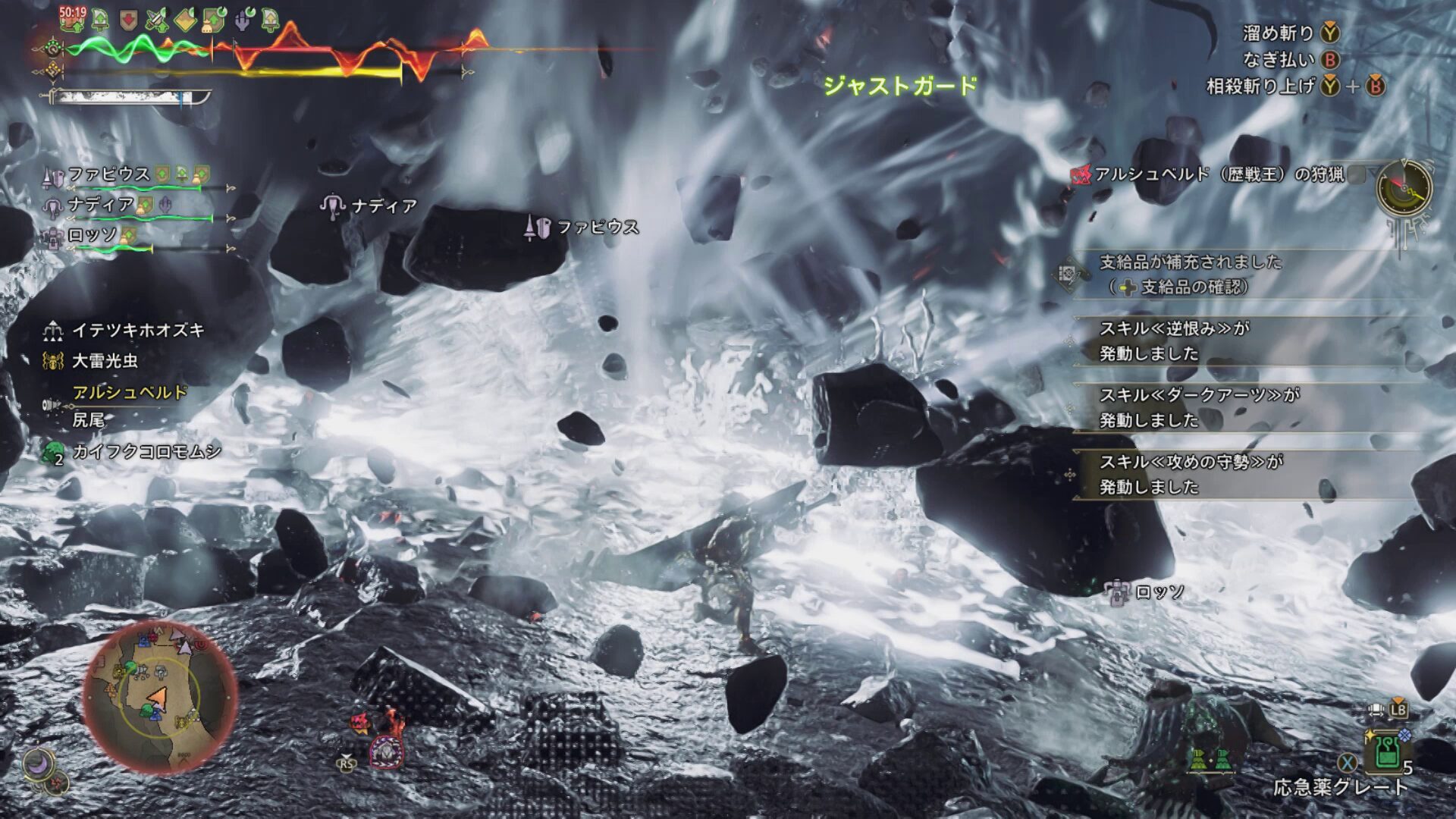Select イテツキホオズキ in the nearby list
The height and width of the screenshot is (819, 1456).
137,331
